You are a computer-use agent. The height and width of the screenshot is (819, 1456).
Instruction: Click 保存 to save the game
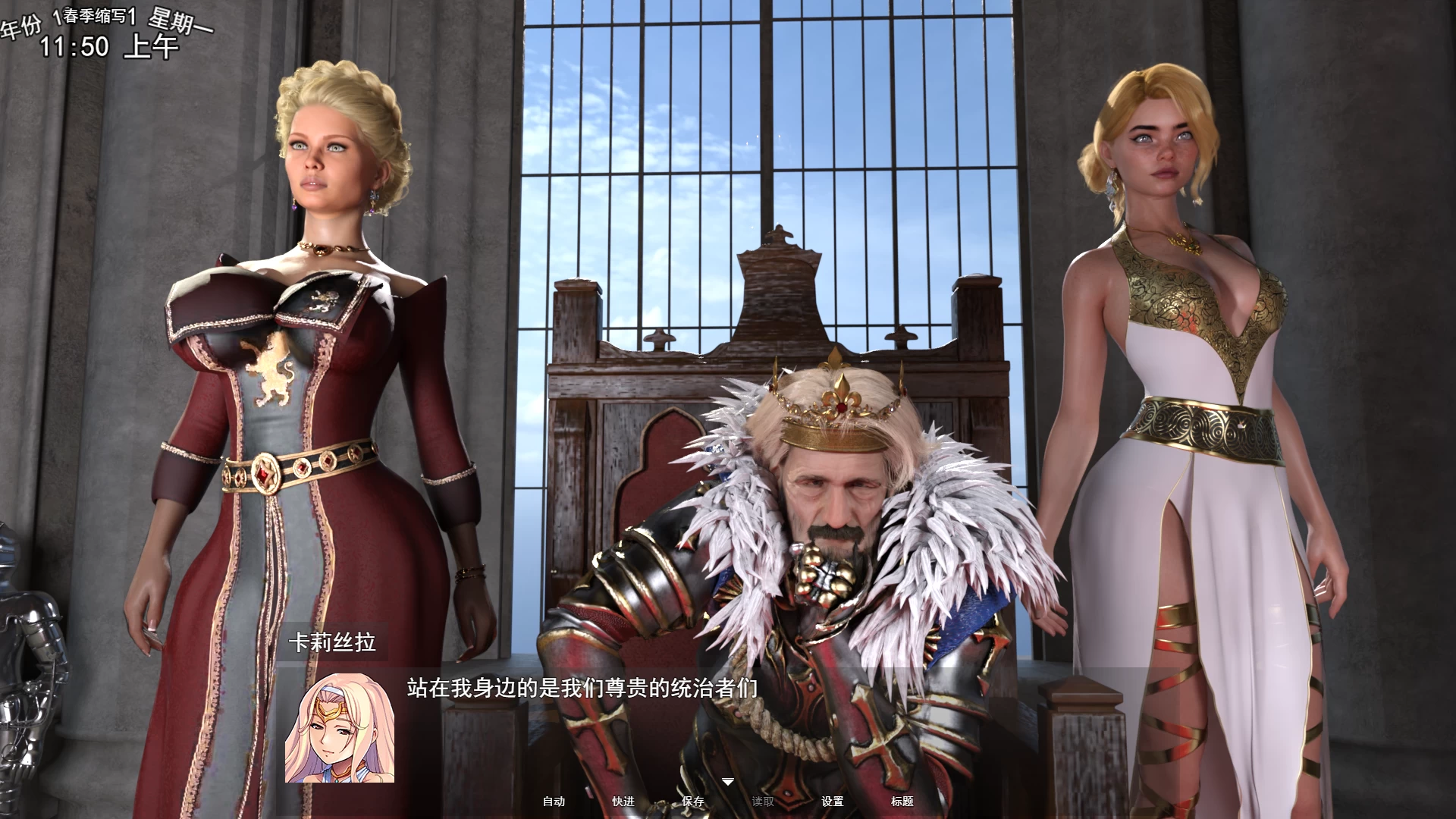(691, 800)
